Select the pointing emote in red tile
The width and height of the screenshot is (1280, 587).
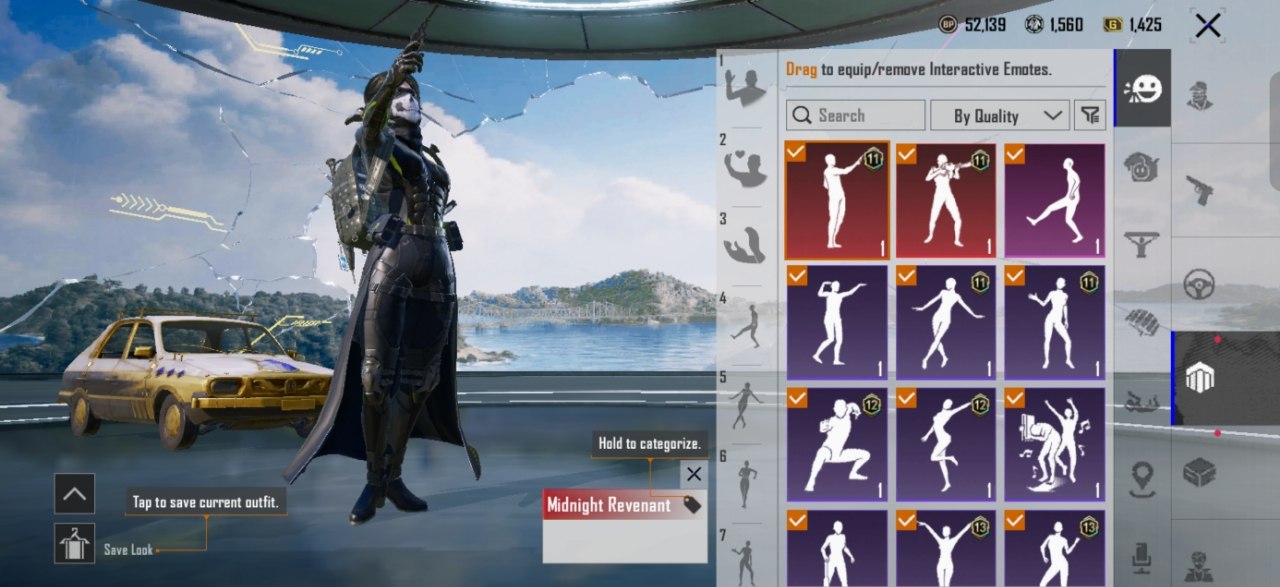pos(837,201)
